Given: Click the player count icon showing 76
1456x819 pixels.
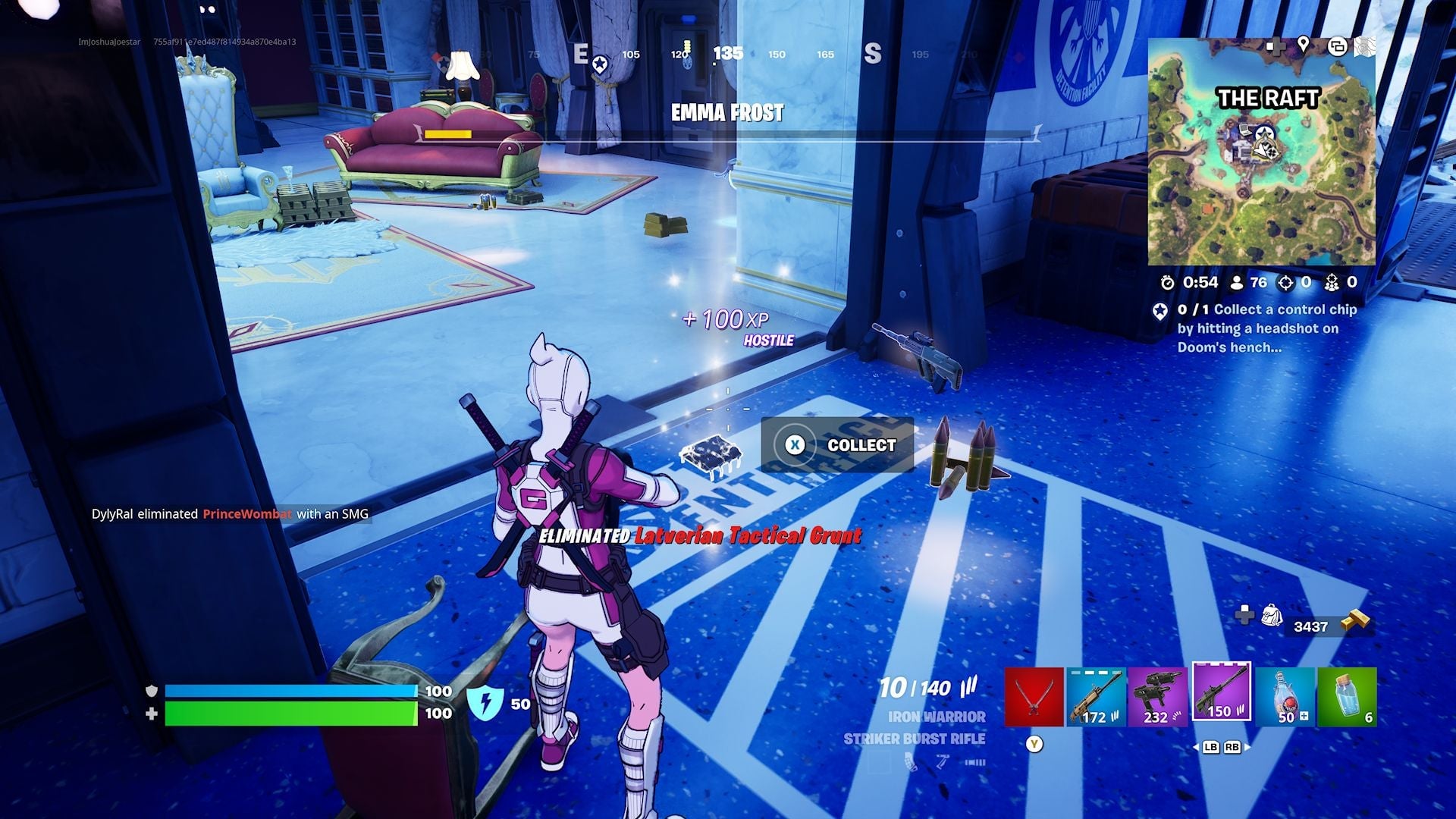Looking at the screenshot, I should coord(1237,282).
